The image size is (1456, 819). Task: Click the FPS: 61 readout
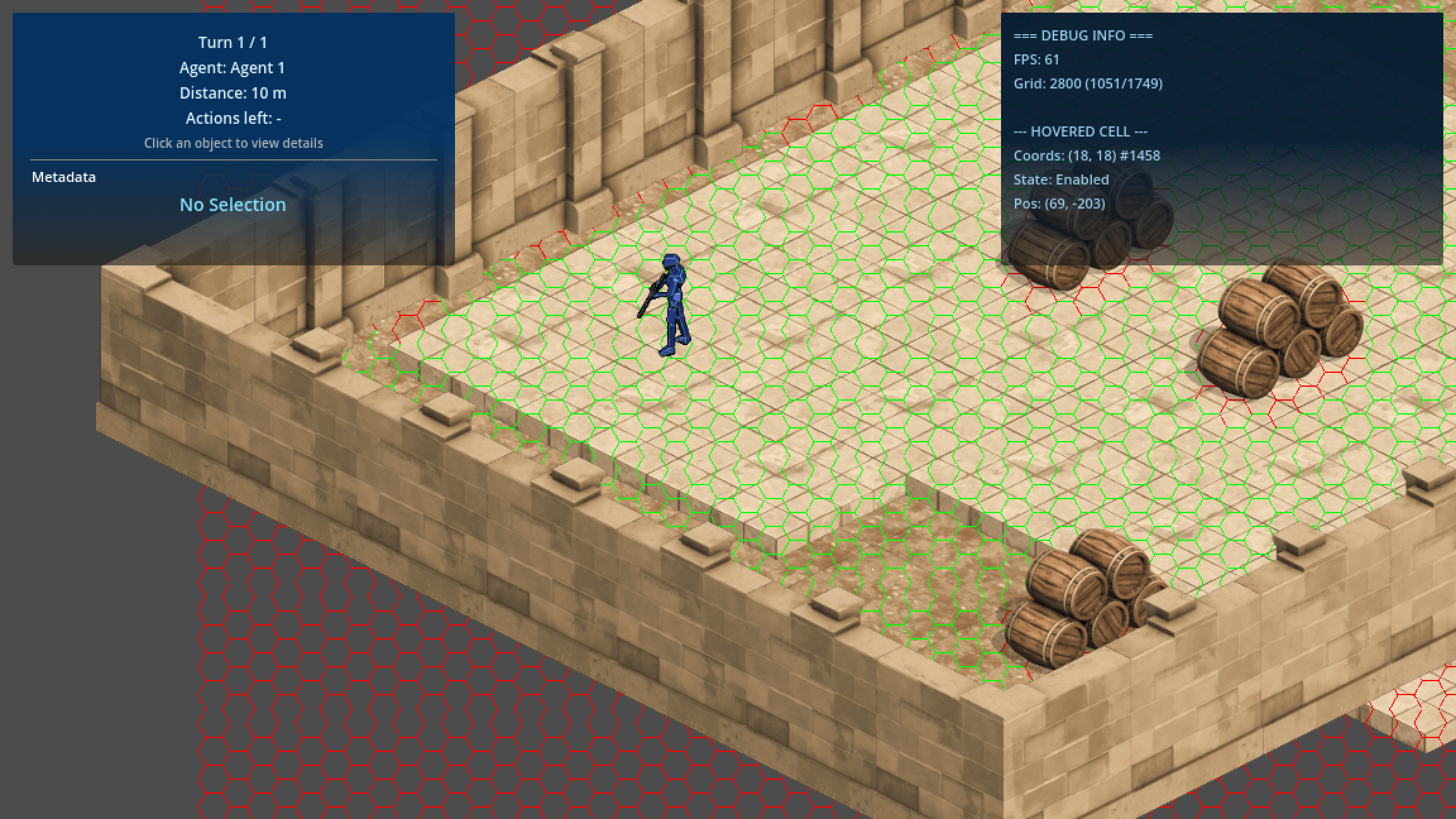tap(1036, 59)
